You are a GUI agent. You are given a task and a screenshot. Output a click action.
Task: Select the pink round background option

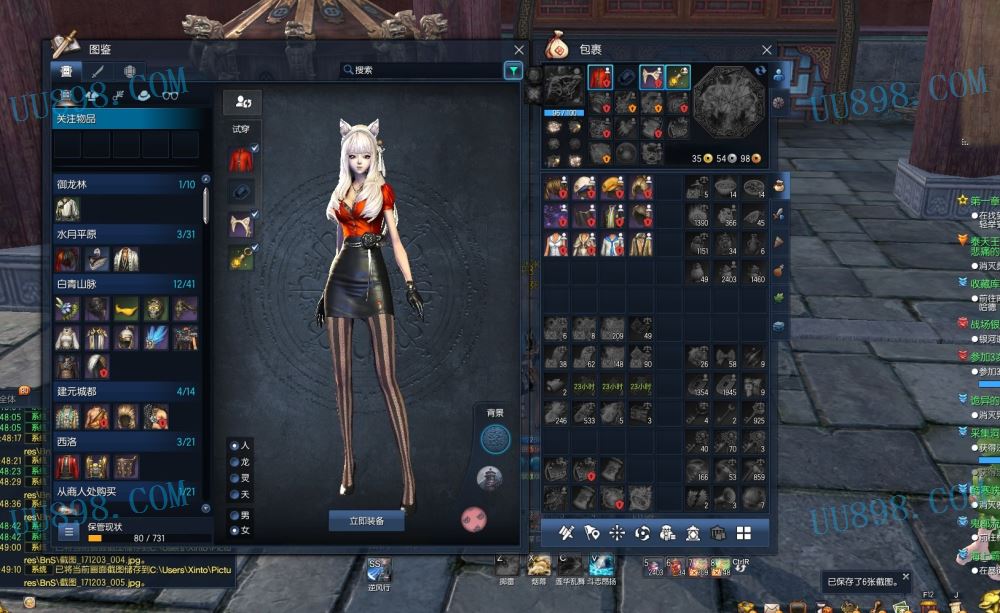coord(473,518)
